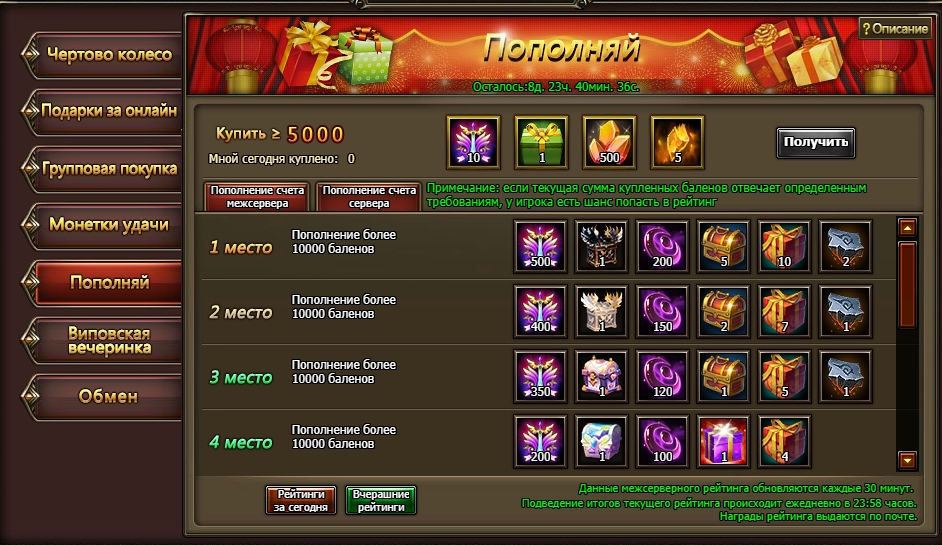The height and width of the screenshot is (545, 942).
Task: Select Подарки за онлайн entry
Action: [x=108, y=111]
